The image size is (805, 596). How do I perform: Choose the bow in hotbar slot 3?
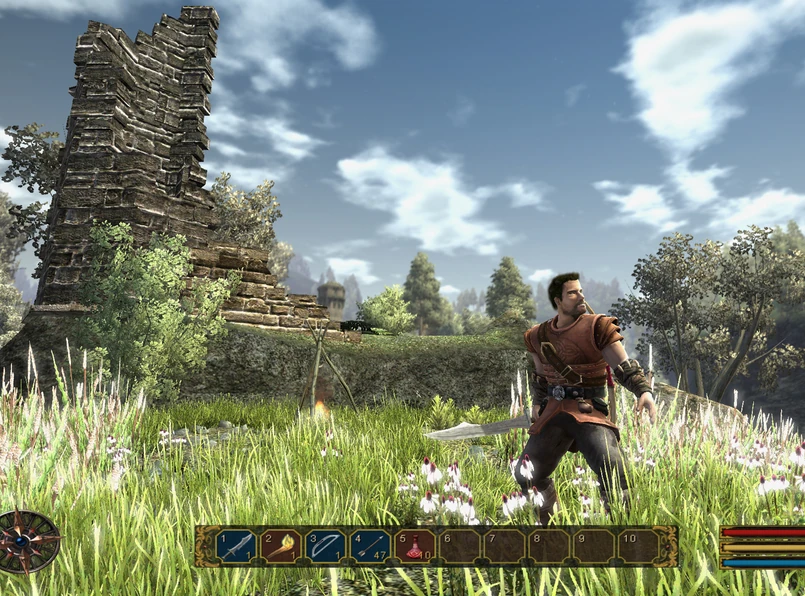pyautogui.click(x=325, y=547)
